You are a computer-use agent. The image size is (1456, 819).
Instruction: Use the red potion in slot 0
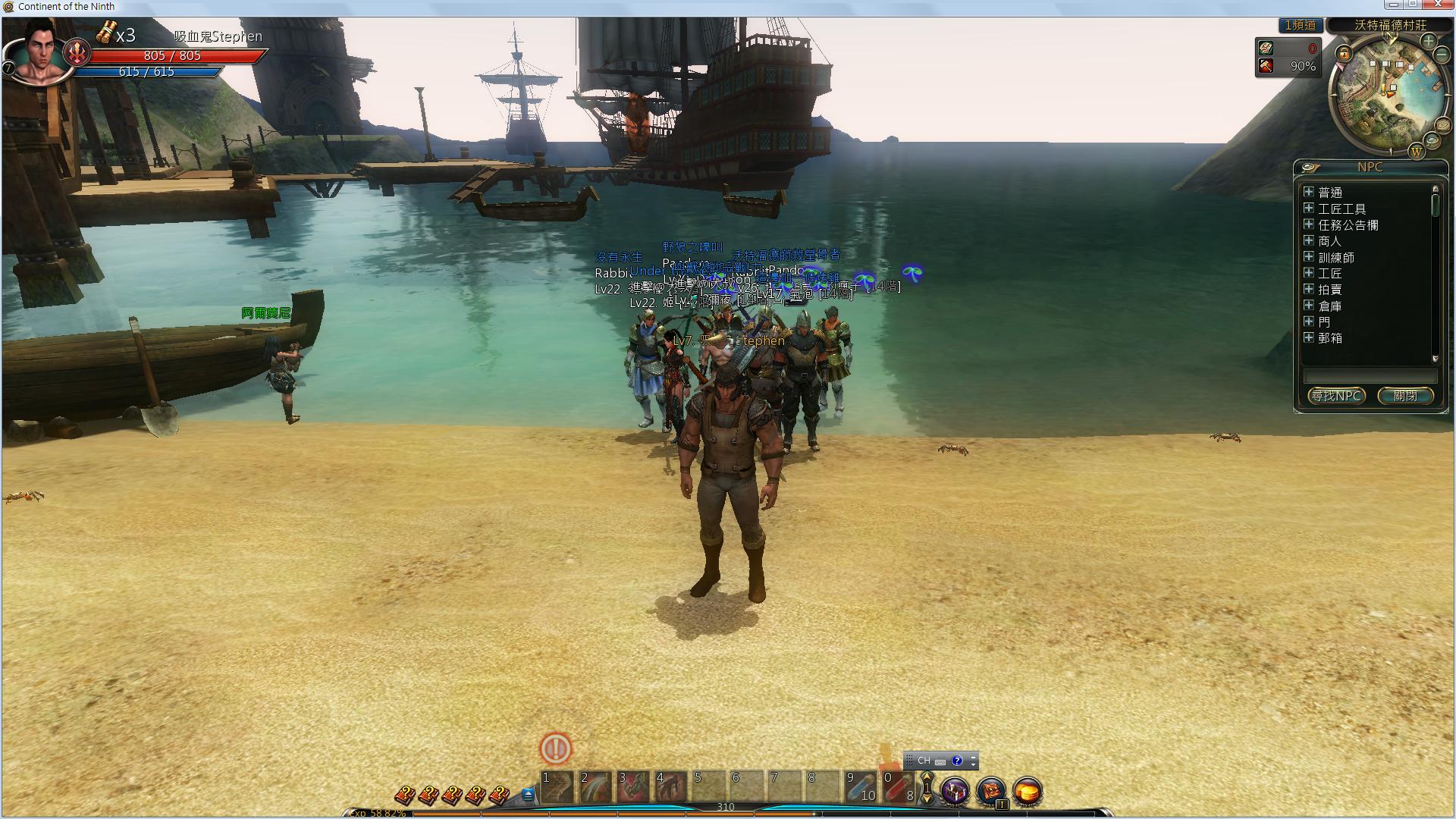pos(899,787)
